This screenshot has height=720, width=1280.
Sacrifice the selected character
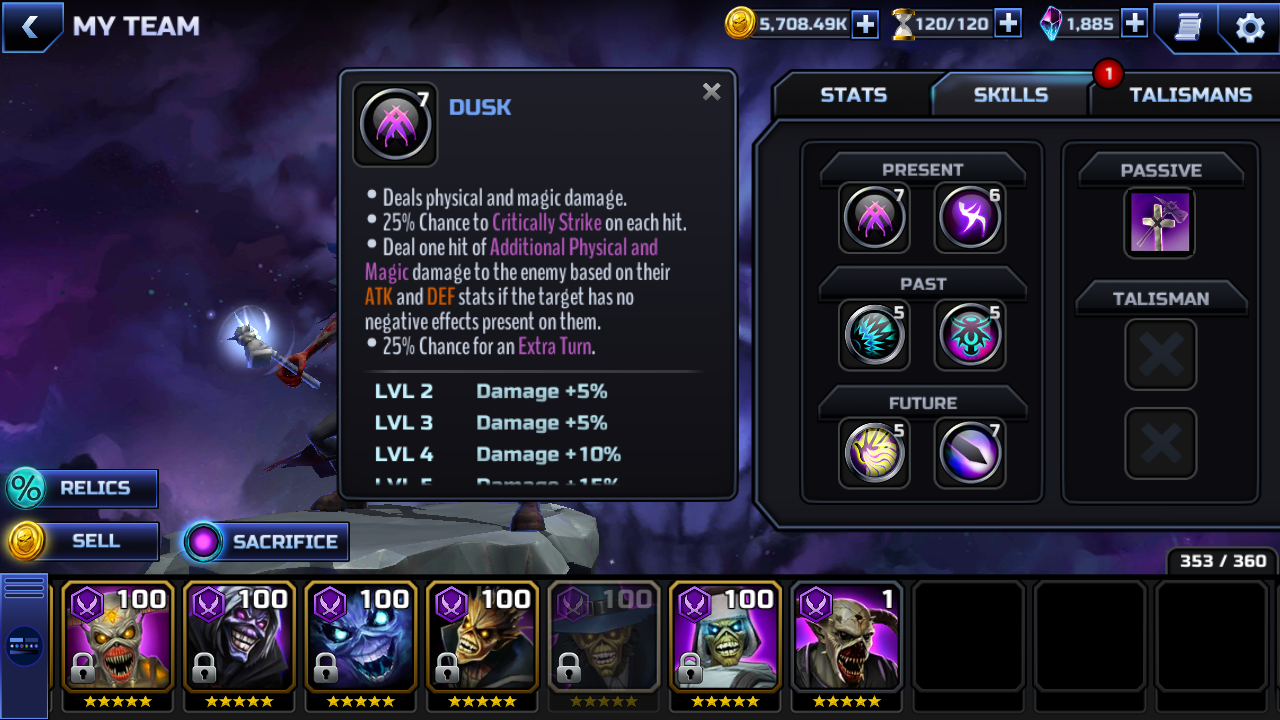(266, 542)
